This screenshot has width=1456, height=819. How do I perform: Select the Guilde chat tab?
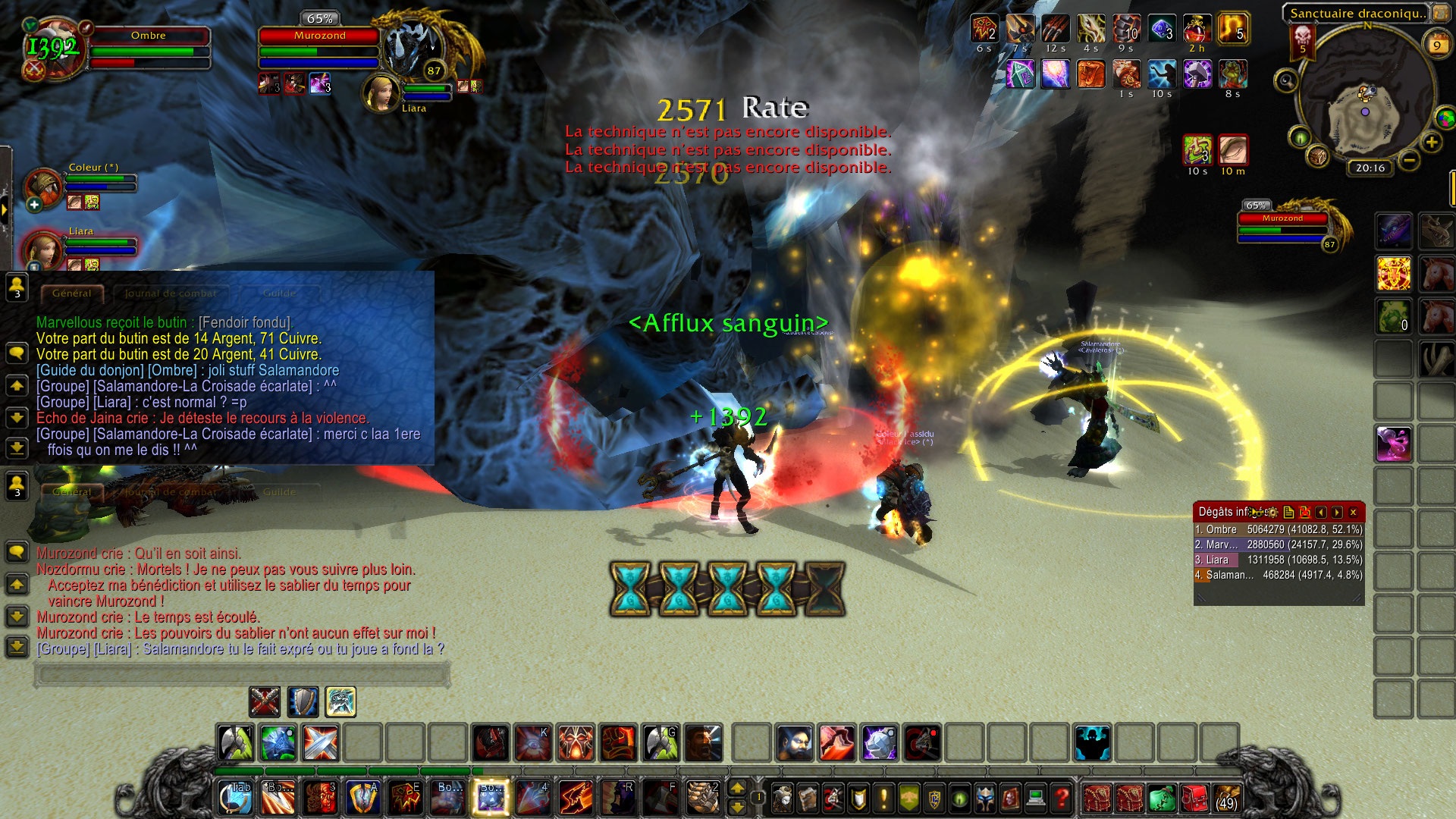279,293
